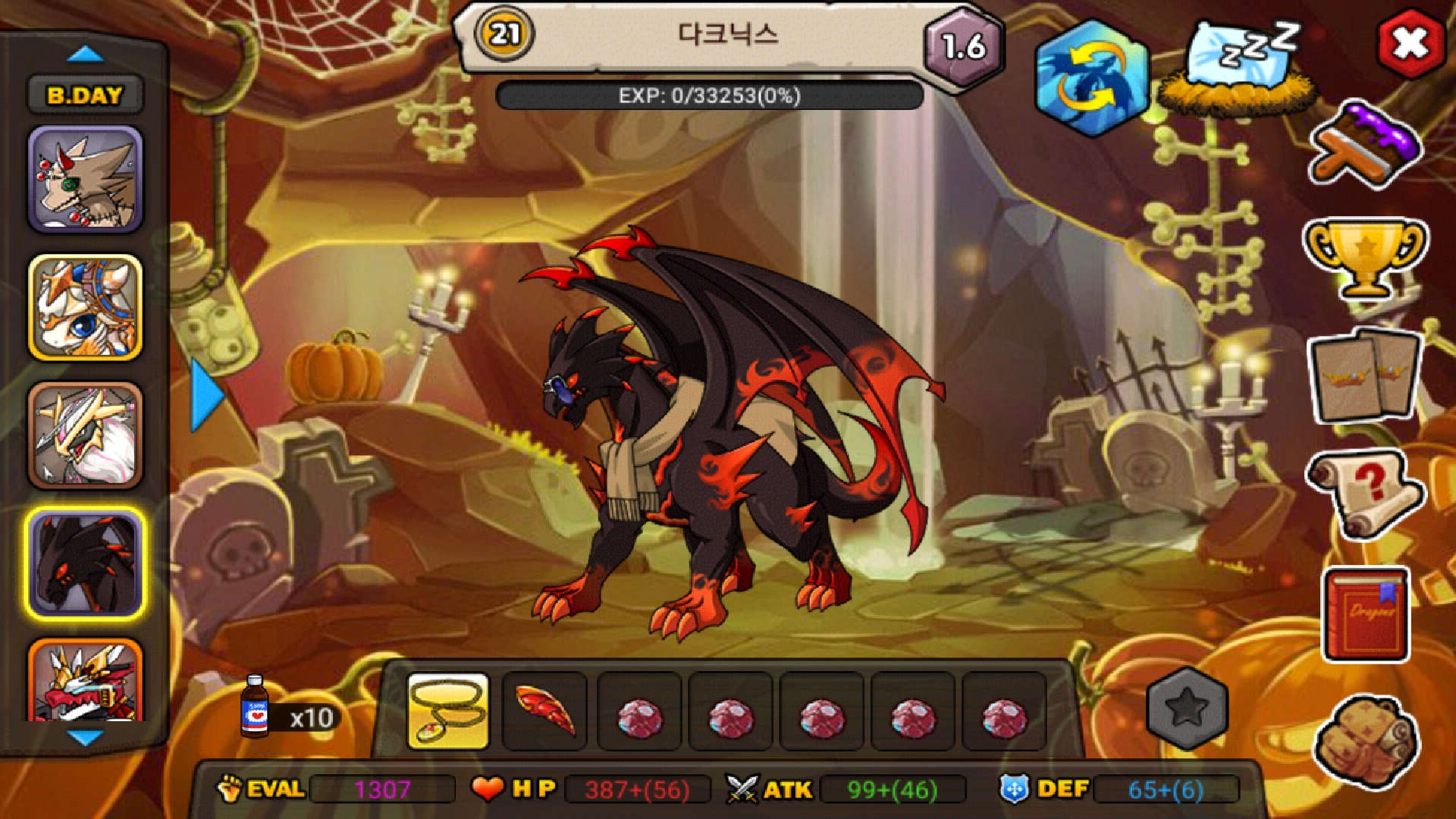Select the red feather equipment slot
The width and height of the screenshot is (1456, 819).
pyautogui.click(x=544, y=711)
